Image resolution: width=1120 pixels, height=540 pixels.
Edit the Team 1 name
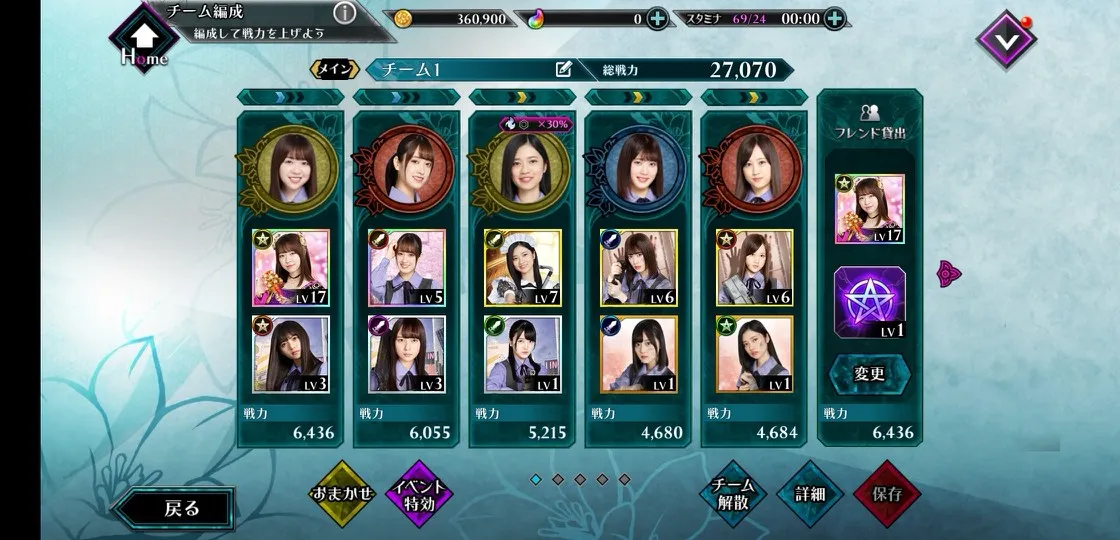tap(564, 70)
